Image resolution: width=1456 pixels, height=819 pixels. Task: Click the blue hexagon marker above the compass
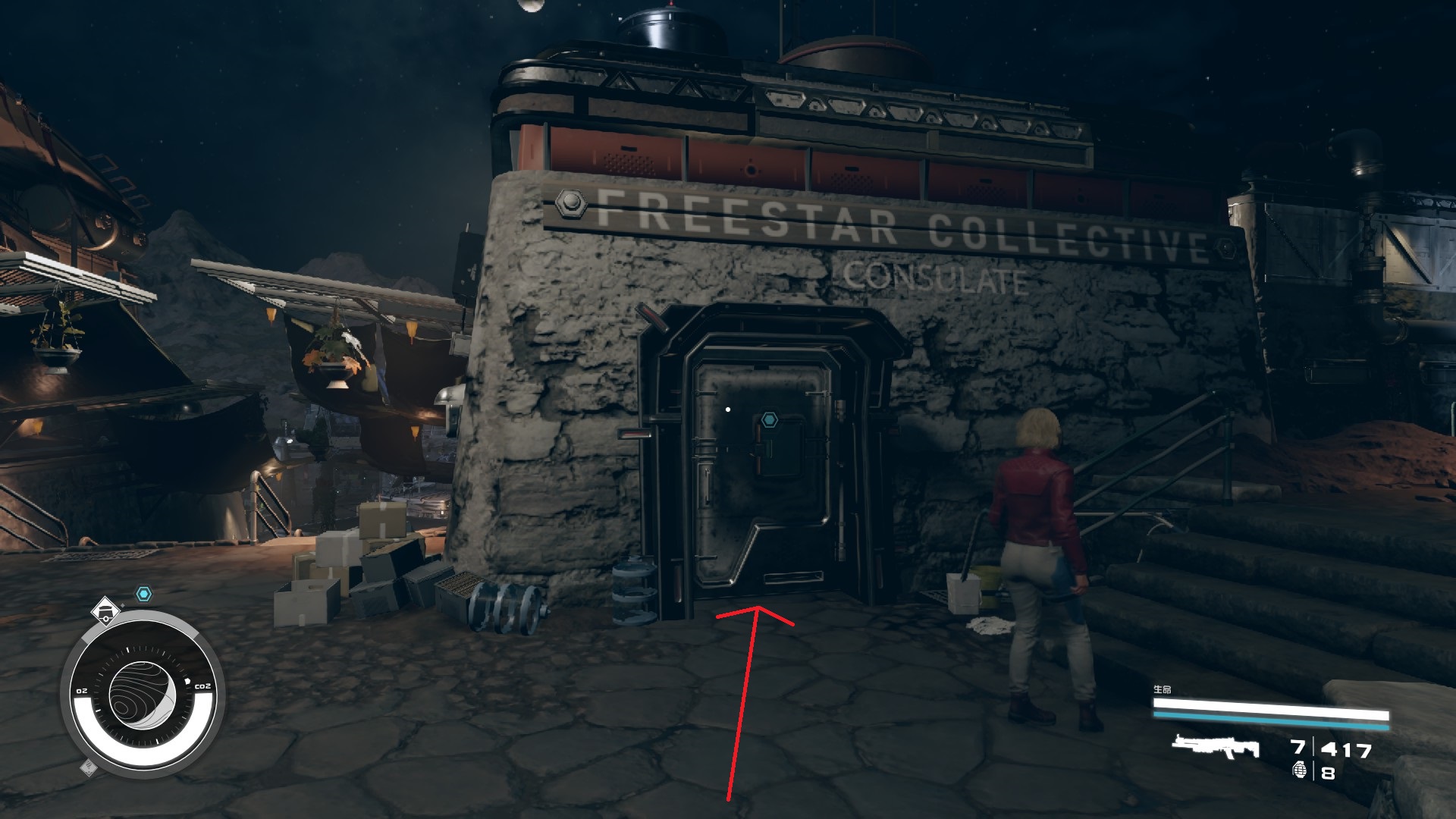tap(143, 594)
